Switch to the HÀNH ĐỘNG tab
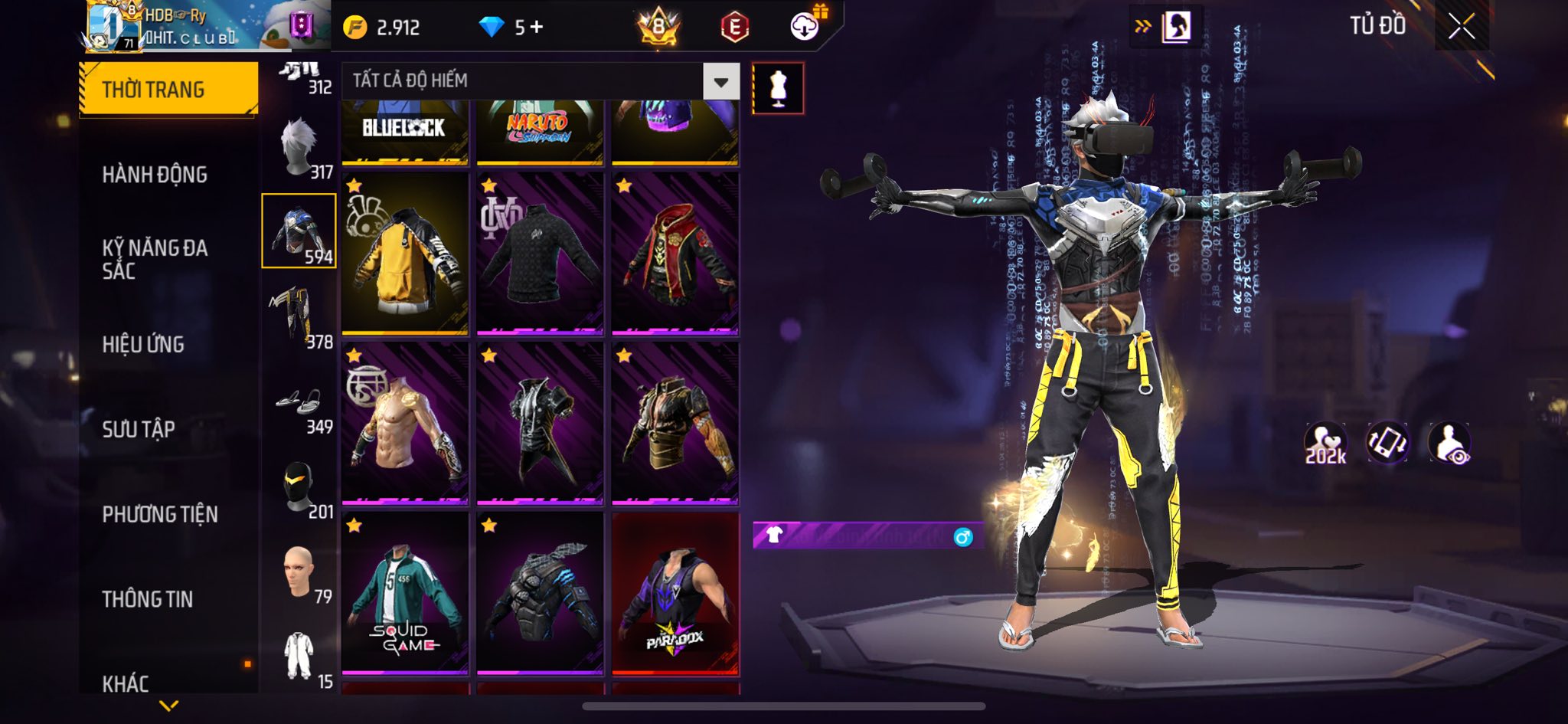Screen dimensions: 1568x724 (155, 175)
